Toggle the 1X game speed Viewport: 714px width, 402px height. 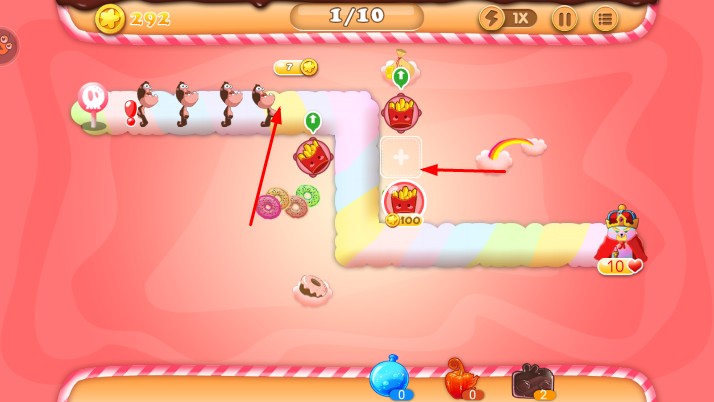pyautogui.click(x=507, y=18)
